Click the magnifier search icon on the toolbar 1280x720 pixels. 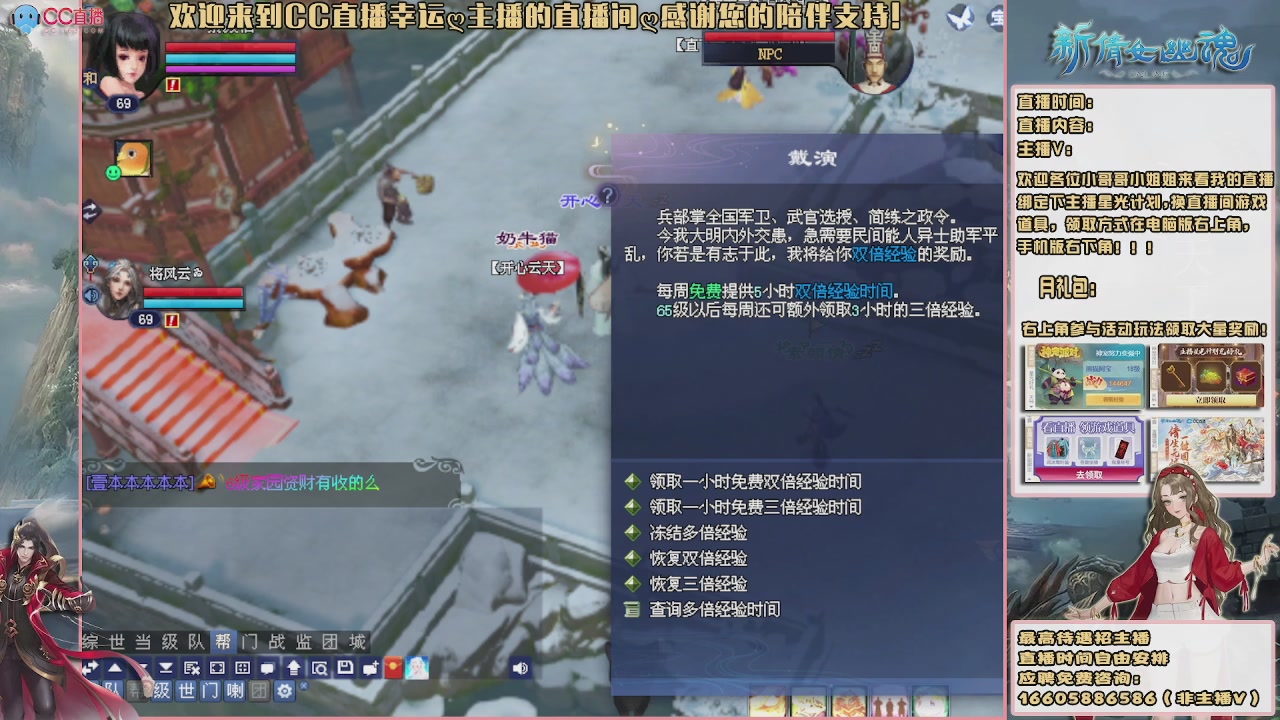(x=322, y=668)
